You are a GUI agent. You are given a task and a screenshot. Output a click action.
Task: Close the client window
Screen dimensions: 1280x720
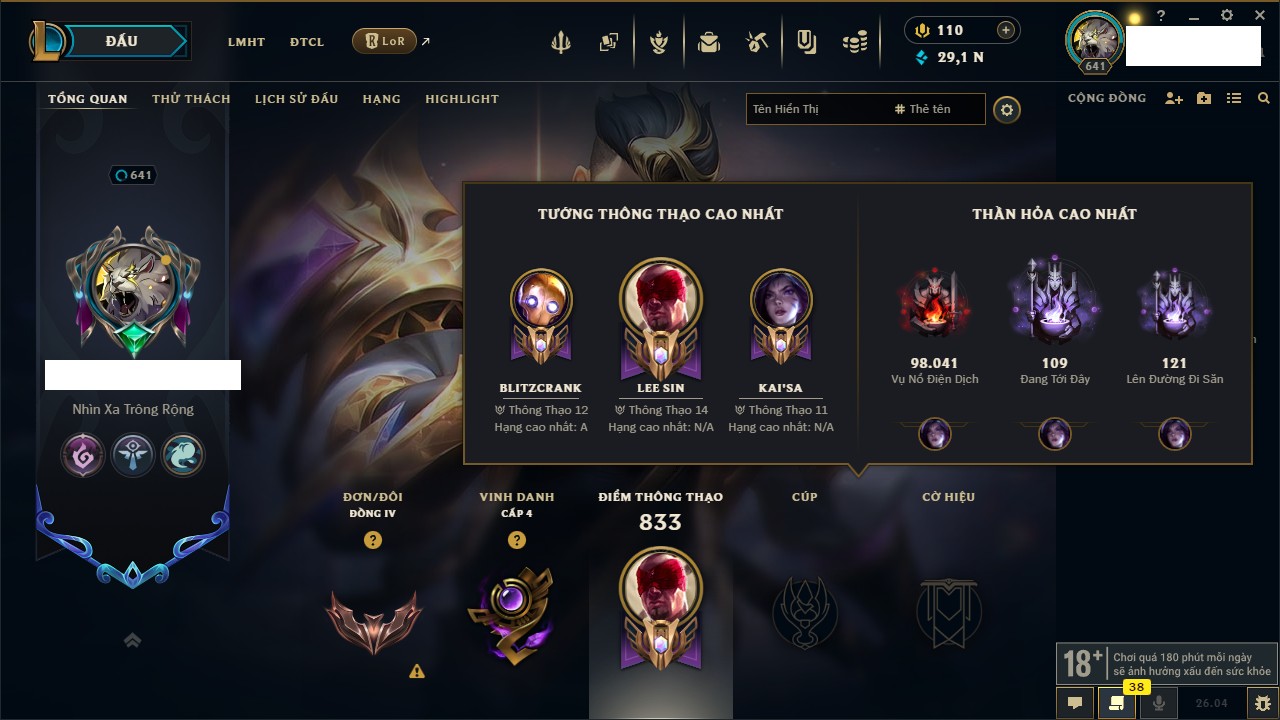(x=1256, y=16)
